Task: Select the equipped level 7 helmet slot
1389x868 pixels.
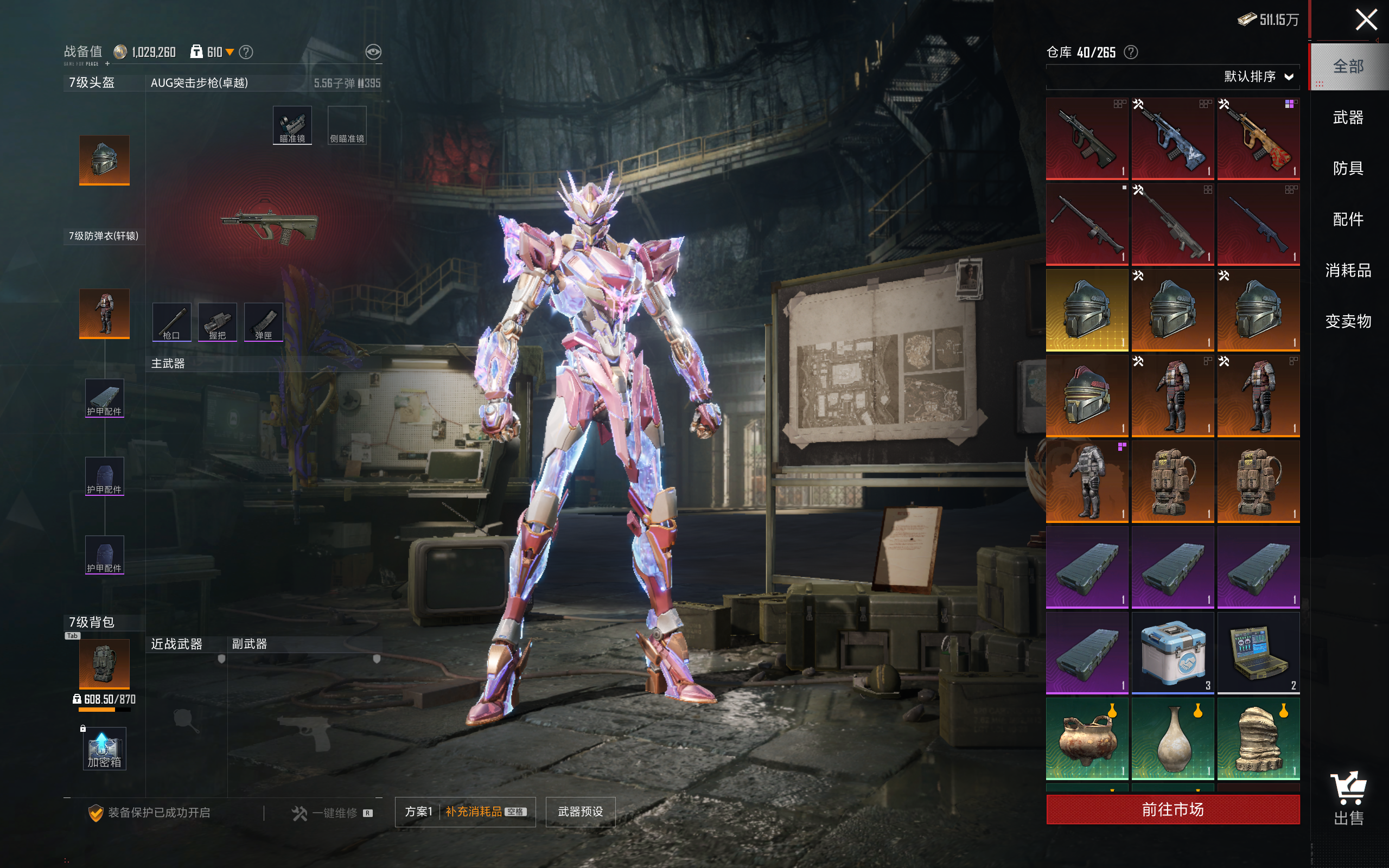Action: click(104, 159)
